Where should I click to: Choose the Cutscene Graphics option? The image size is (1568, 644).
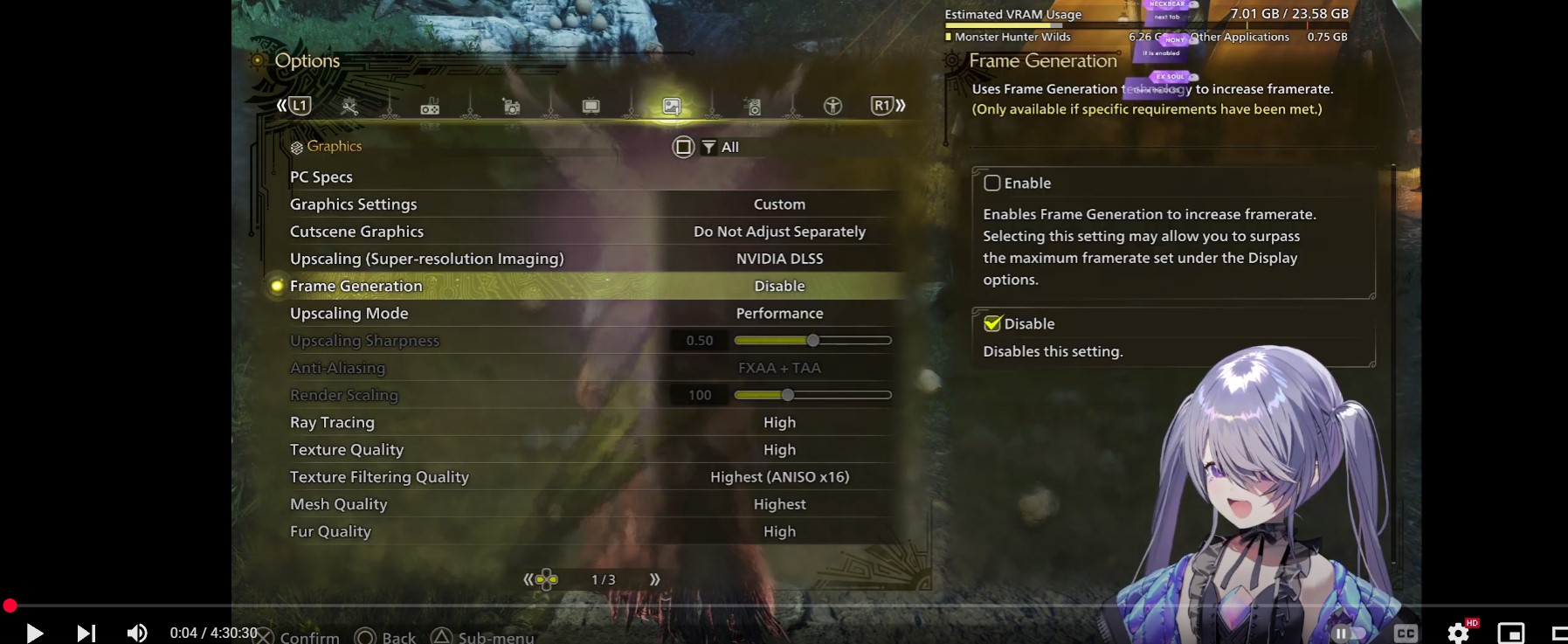coord(356,232)
